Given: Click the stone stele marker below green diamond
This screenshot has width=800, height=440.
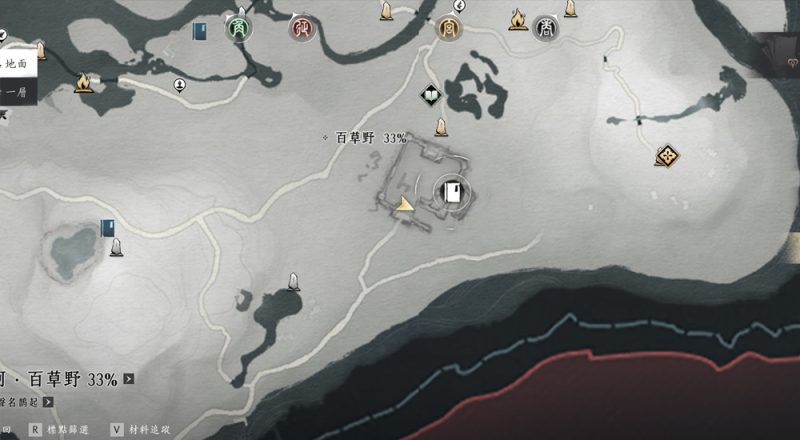Looking at the screenshot, I should pyautogui.click(x=440, y=127).
